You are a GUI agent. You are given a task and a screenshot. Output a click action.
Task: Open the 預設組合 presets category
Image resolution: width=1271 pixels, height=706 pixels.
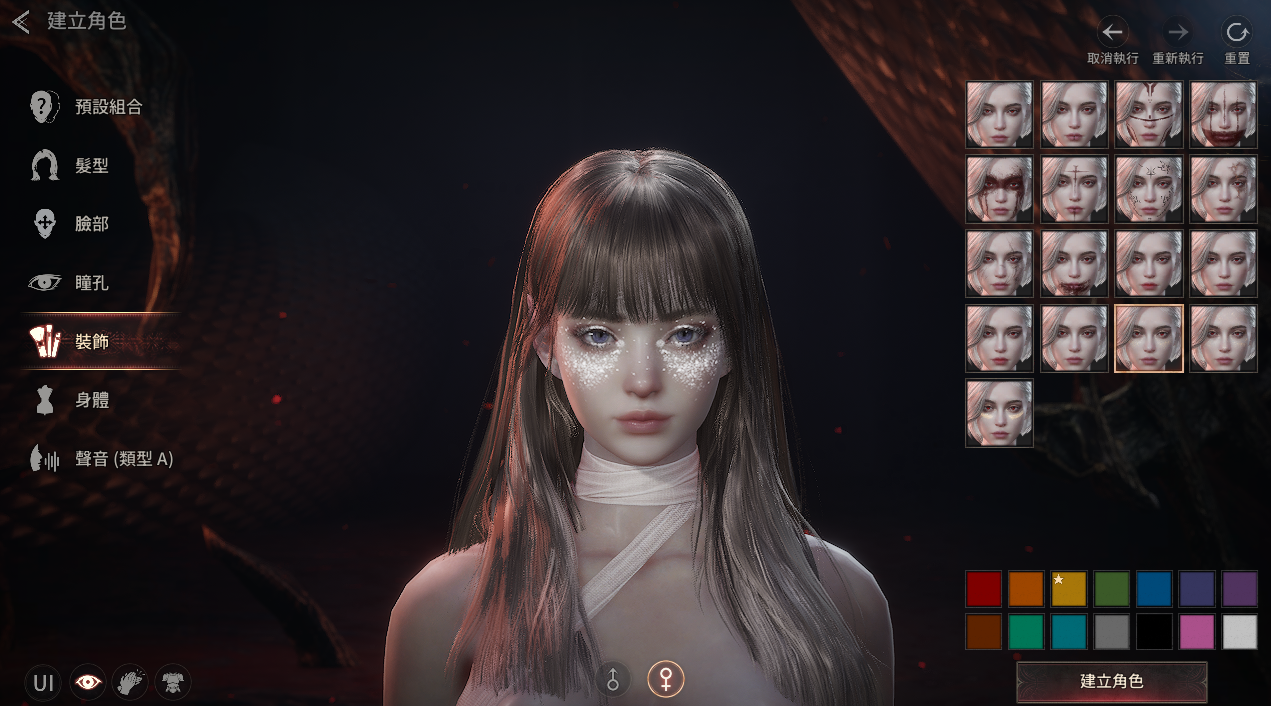pos(108,106)
